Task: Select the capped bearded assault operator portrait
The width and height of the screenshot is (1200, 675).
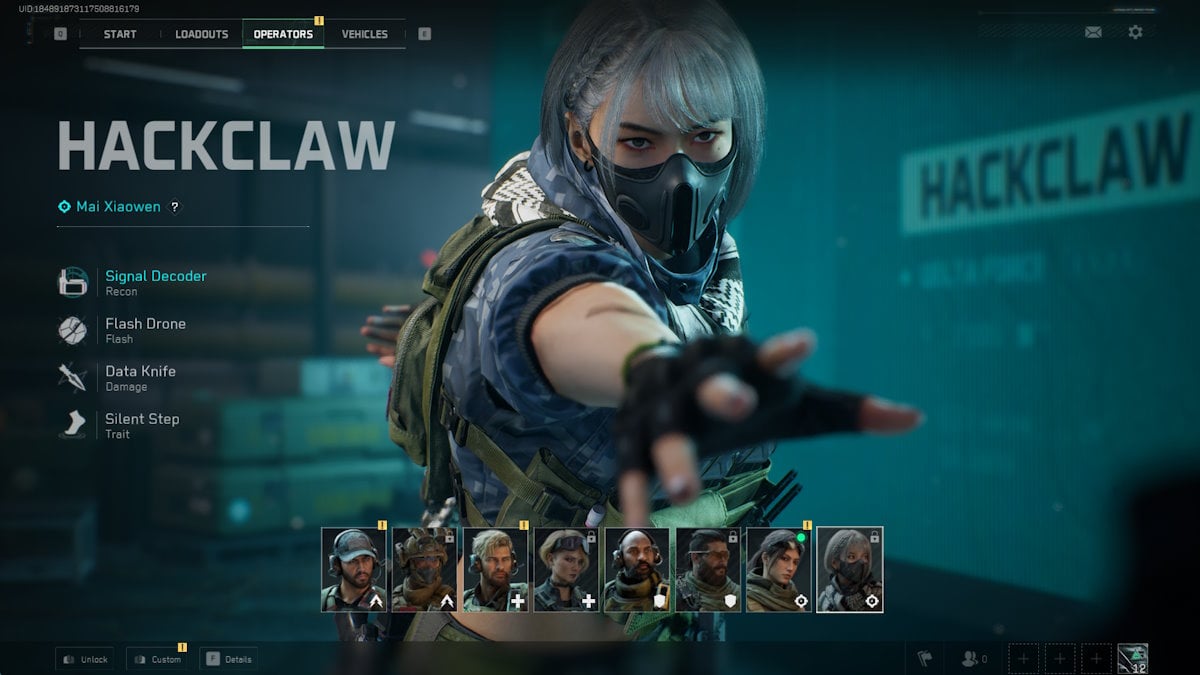Action: pyautogui.click(x=354, y=570)
